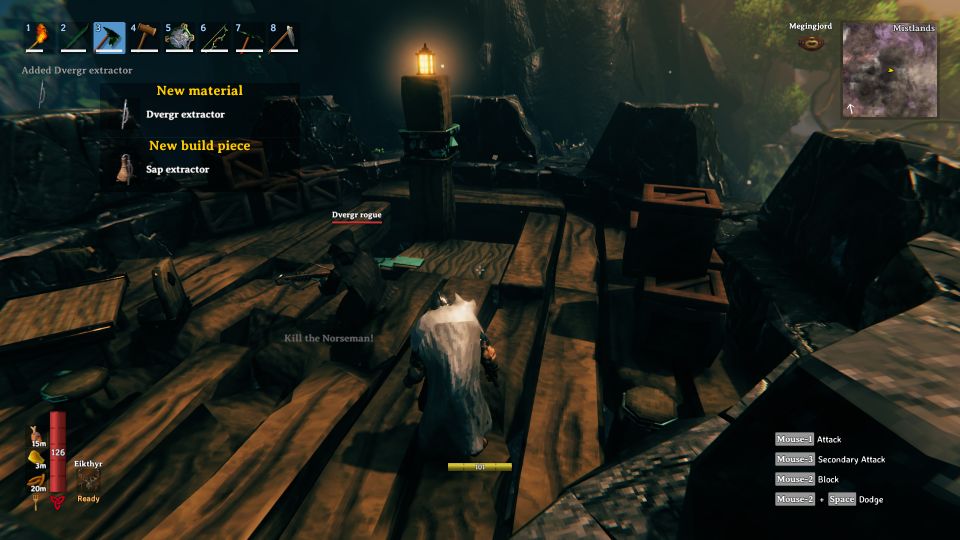Select the round shield in slot 5
Image resolution: width=960 pixels, height=540 pixels.
pyautogui.click(x=180, y=38)
